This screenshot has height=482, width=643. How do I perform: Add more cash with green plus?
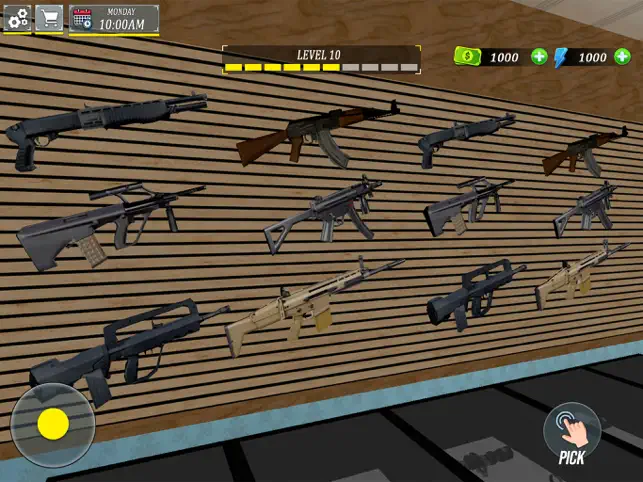pos(539,57)
